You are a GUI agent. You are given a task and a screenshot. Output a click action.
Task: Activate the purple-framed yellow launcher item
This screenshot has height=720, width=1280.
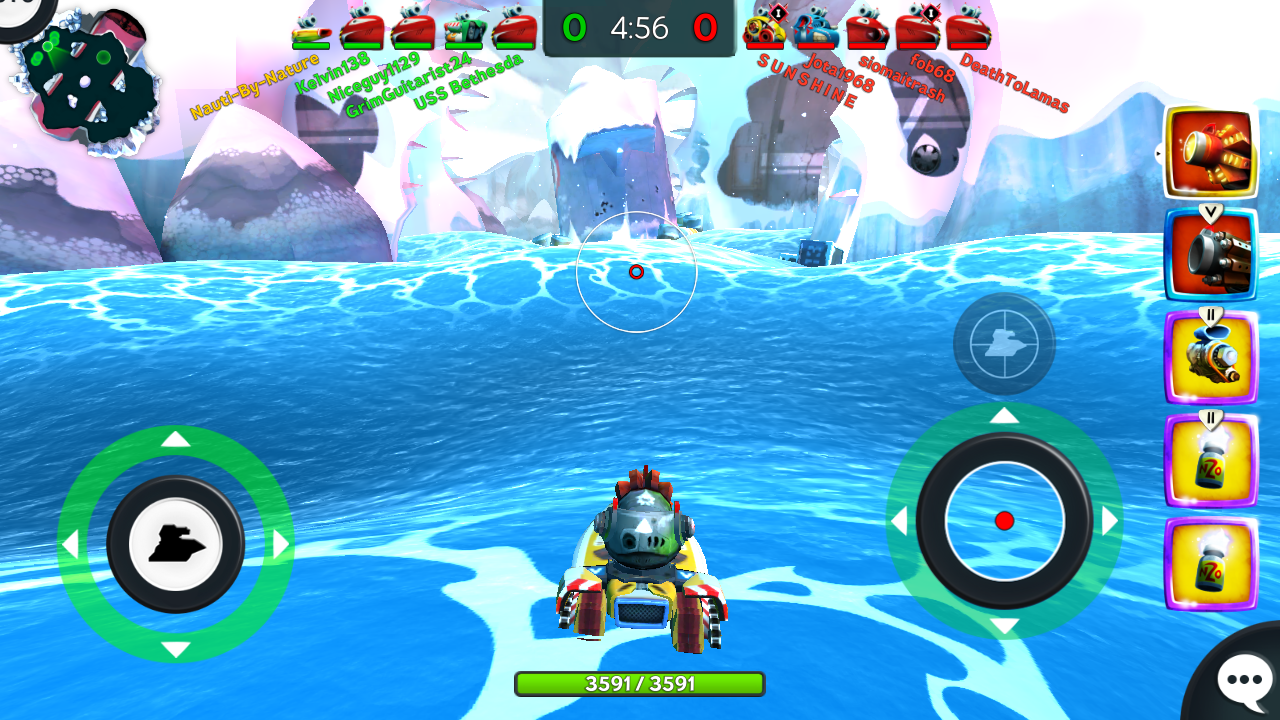[1210, 358]
